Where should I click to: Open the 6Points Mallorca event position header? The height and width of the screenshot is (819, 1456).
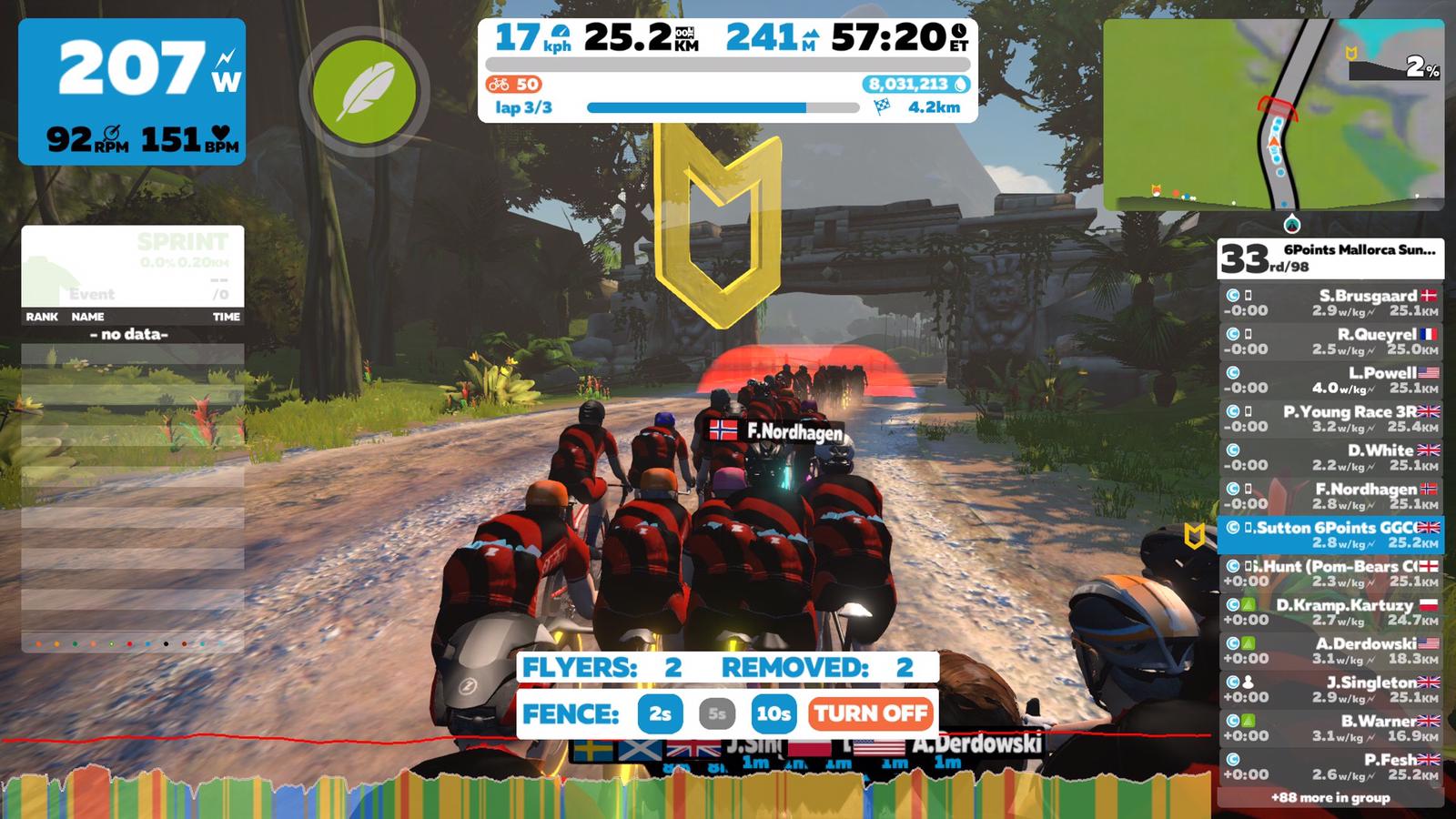(x=1330, y=258)
